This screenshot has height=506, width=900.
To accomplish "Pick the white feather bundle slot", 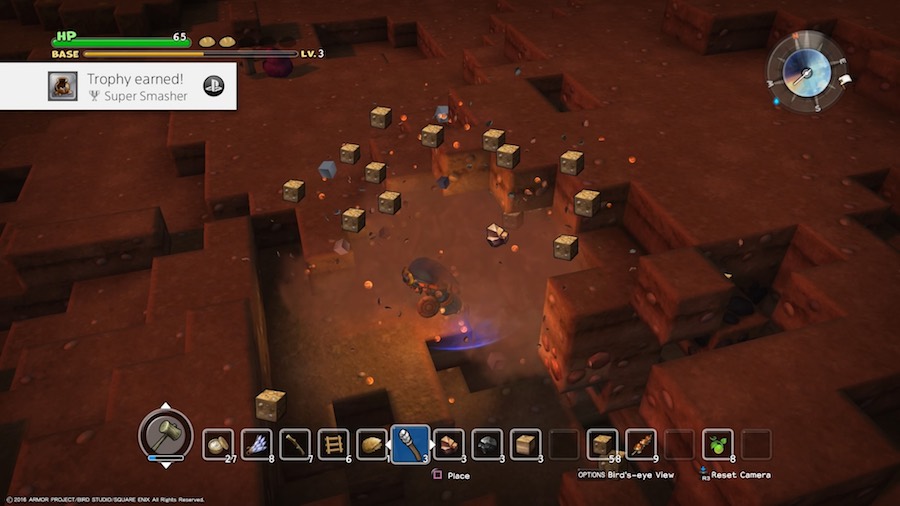I will point(257,444).
